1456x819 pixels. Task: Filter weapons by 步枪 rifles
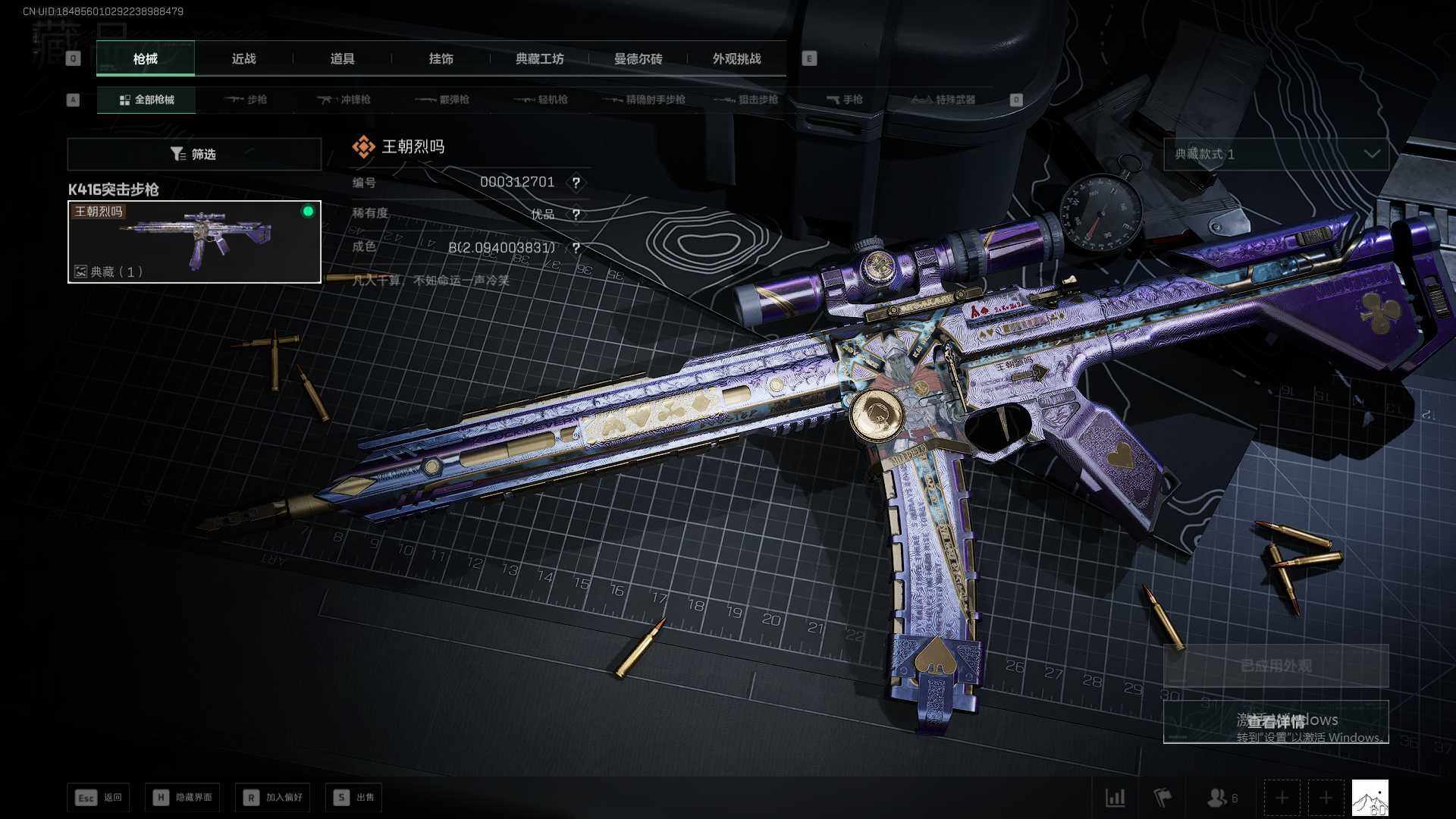(x=246, y=99)
